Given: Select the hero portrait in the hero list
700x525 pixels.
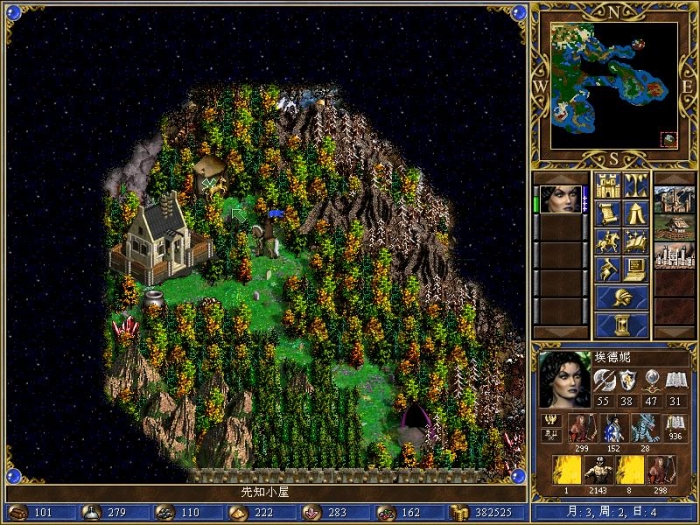Looking at the screenshot, I should click(x=562, y=199).
